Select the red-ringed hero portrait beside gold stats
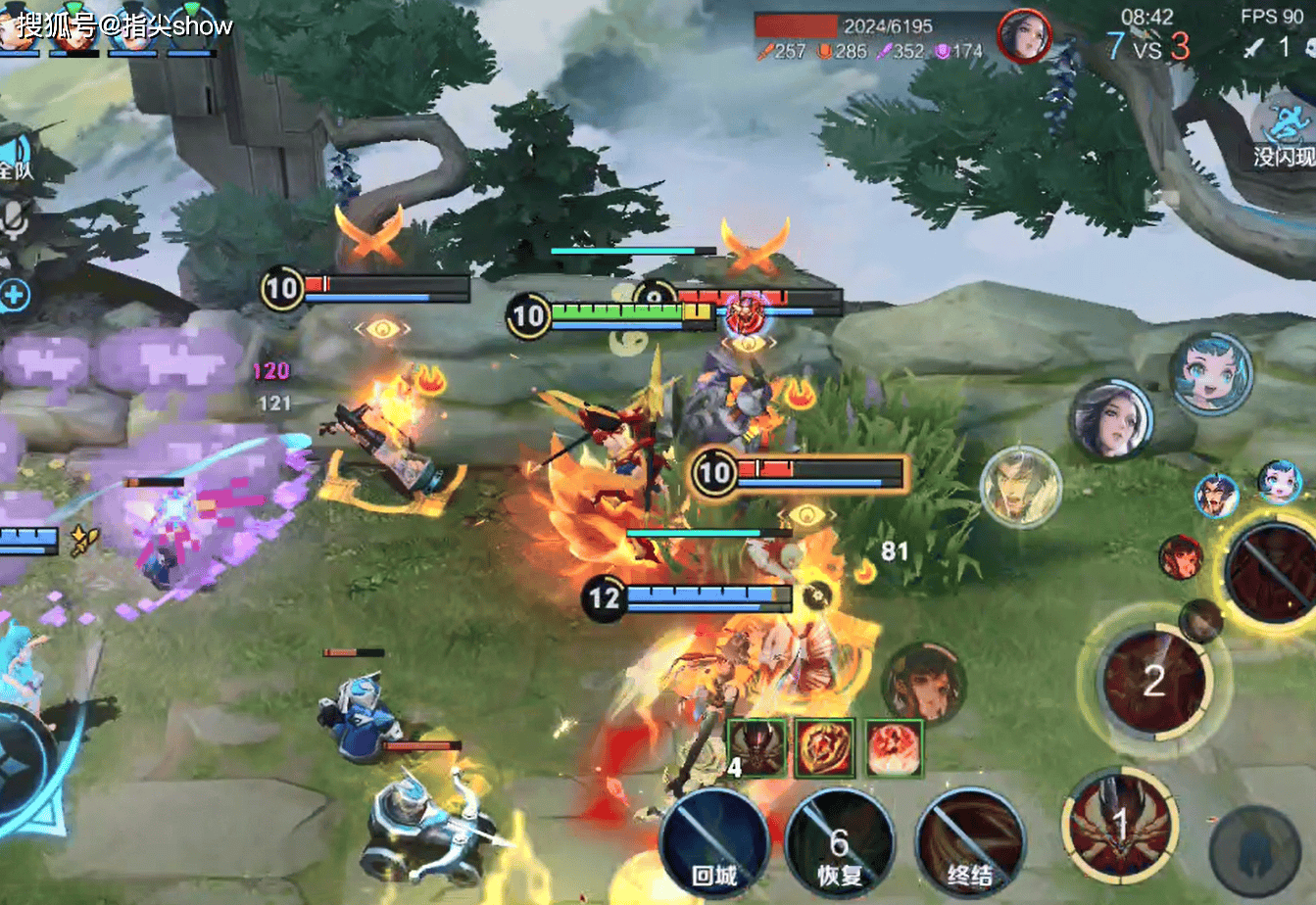The height and width of the screenshot is (905, 1316). pyautogui.click(x=1024, y=36)
